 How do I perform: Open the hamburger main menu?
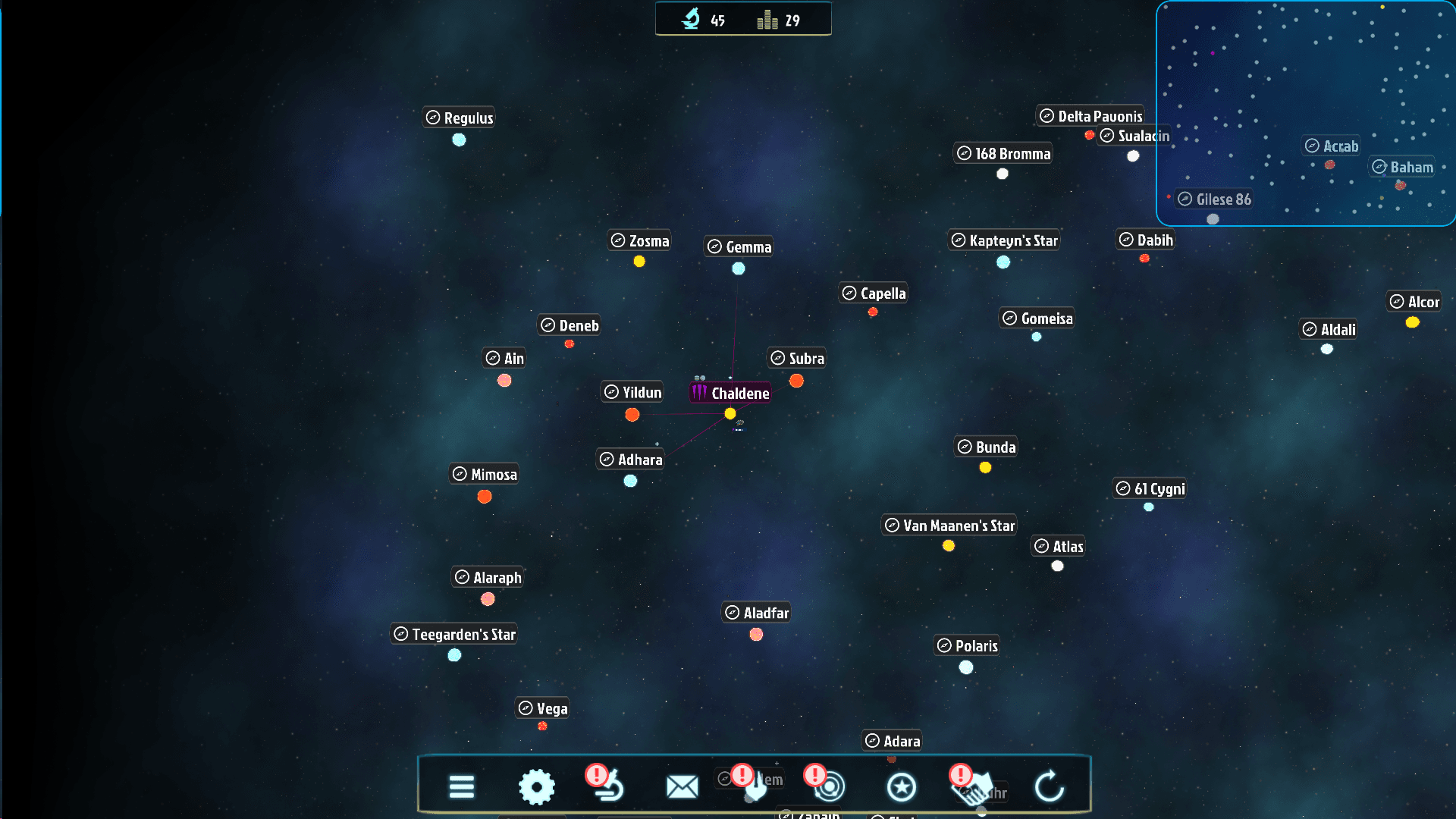tap(461, 786)
